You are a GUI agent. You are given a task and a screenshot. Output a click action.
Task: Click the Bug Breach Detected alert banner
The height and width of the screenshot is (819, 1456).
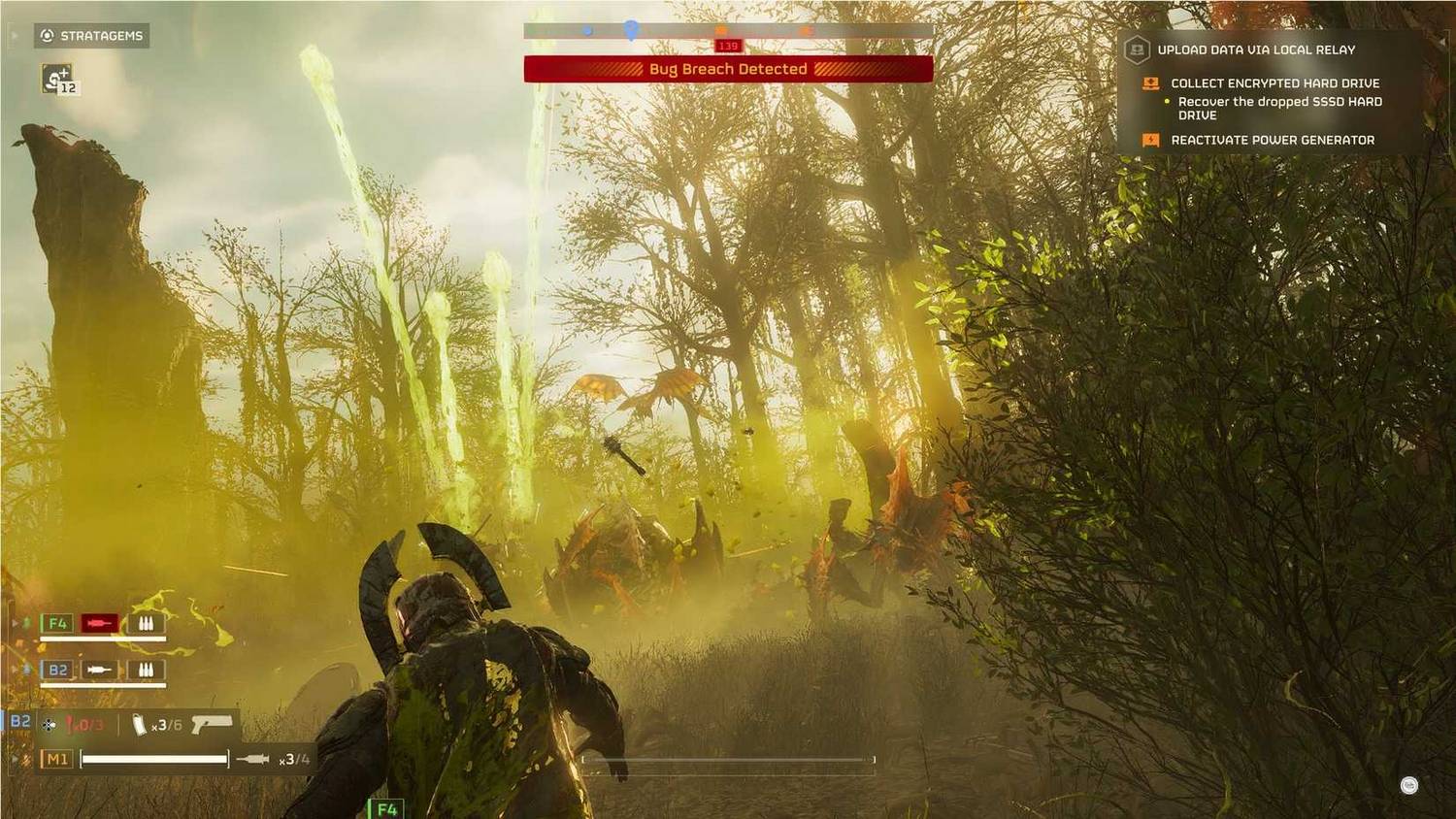coord(728,69)
